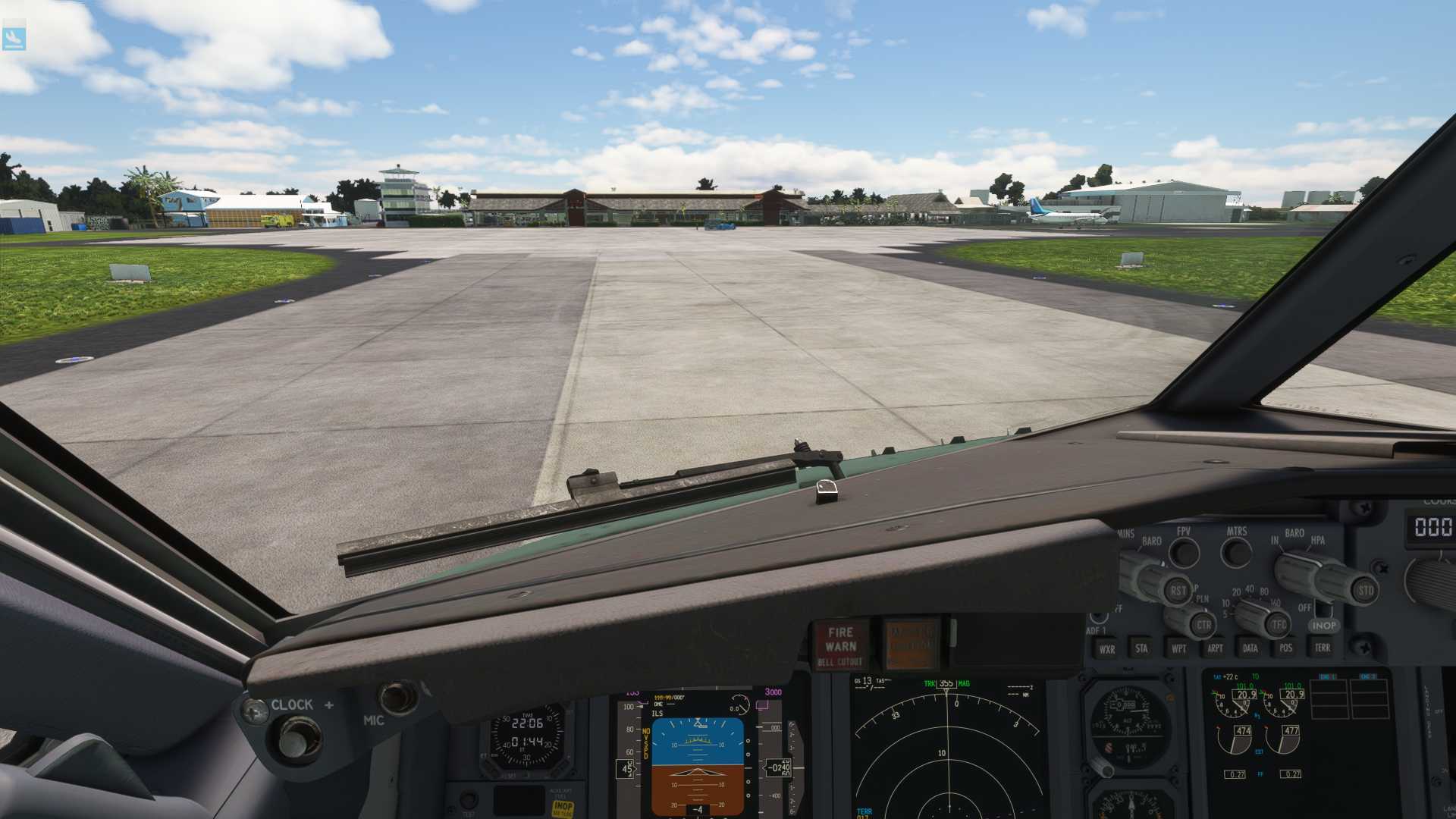The height and width of the screenshot is (819, 1456).
Task: Silence the FIRE WARN bell cutout light
Action: [x=841, y=645]
